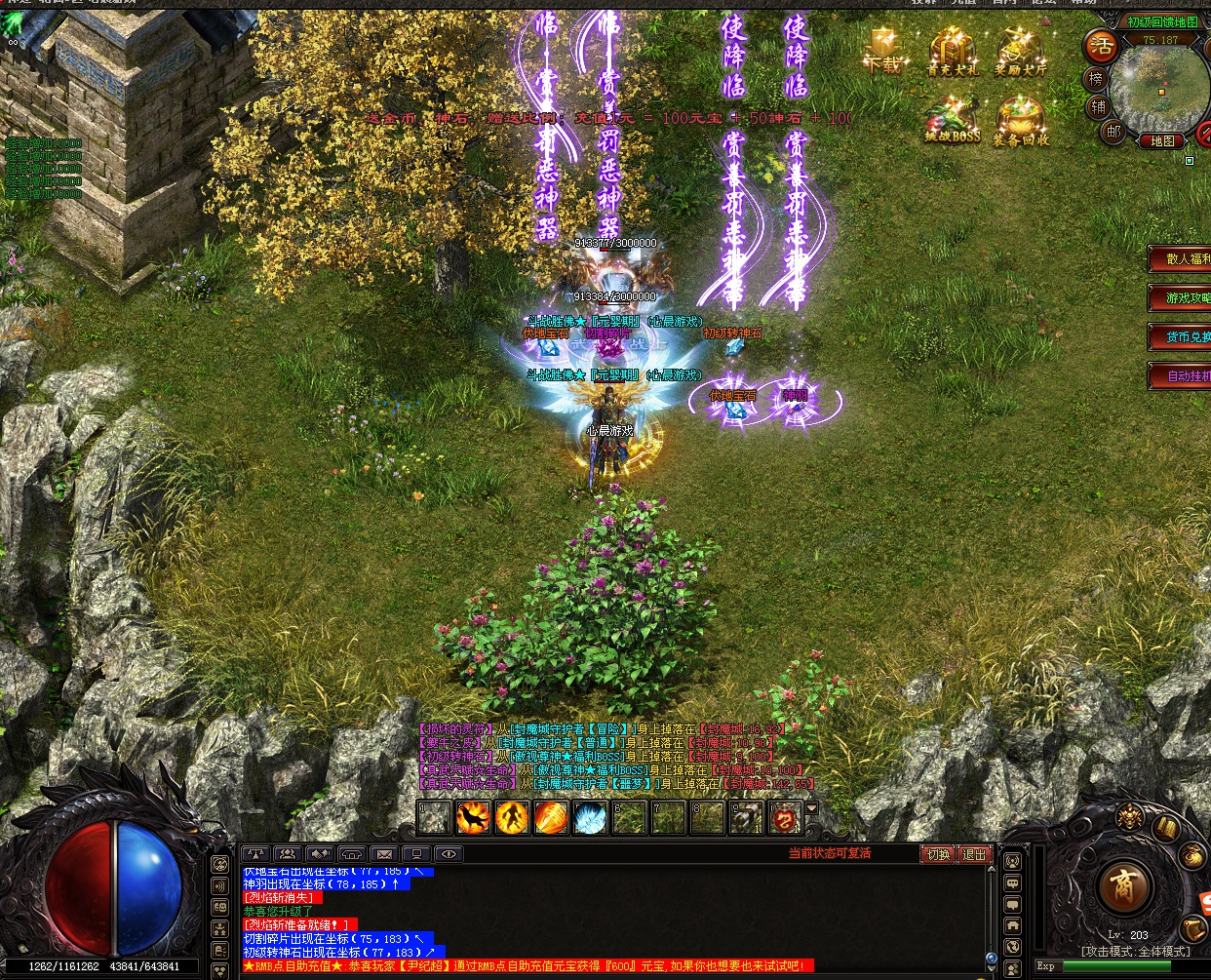
Task: Activate the flaming wolf skill icon
Action: pyautogui.click(x=473, y=817)
